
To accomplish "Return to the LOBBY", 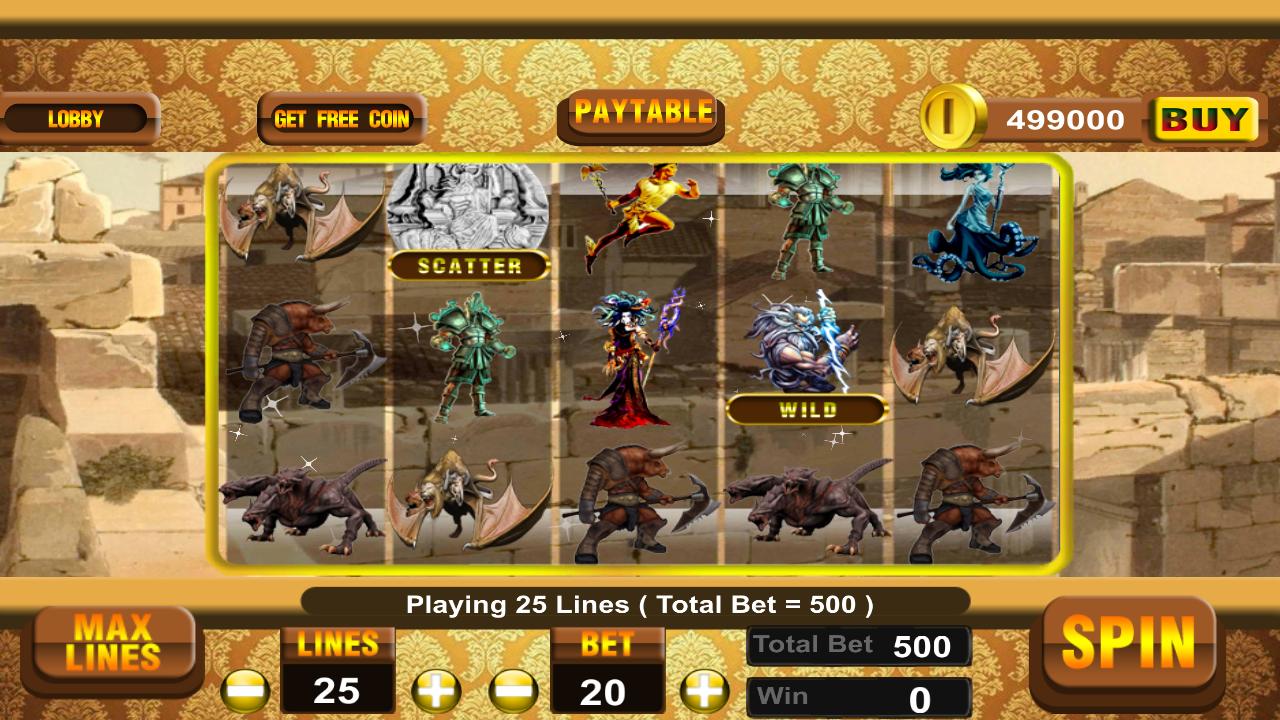I will [76, 119].
